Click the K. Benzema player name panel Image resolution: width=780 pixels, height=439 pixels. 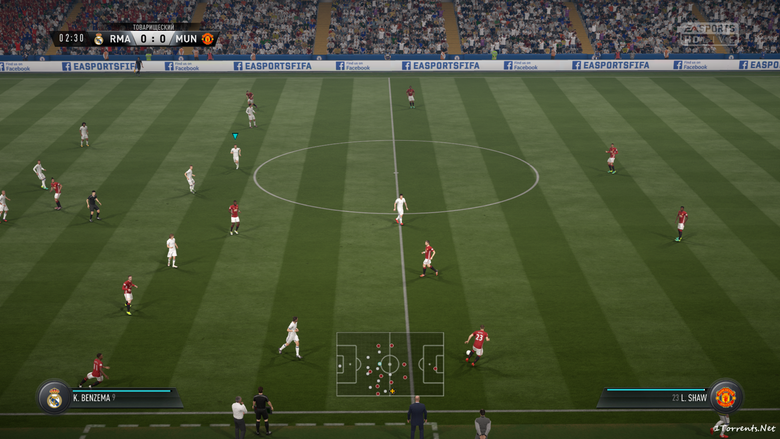122,398
